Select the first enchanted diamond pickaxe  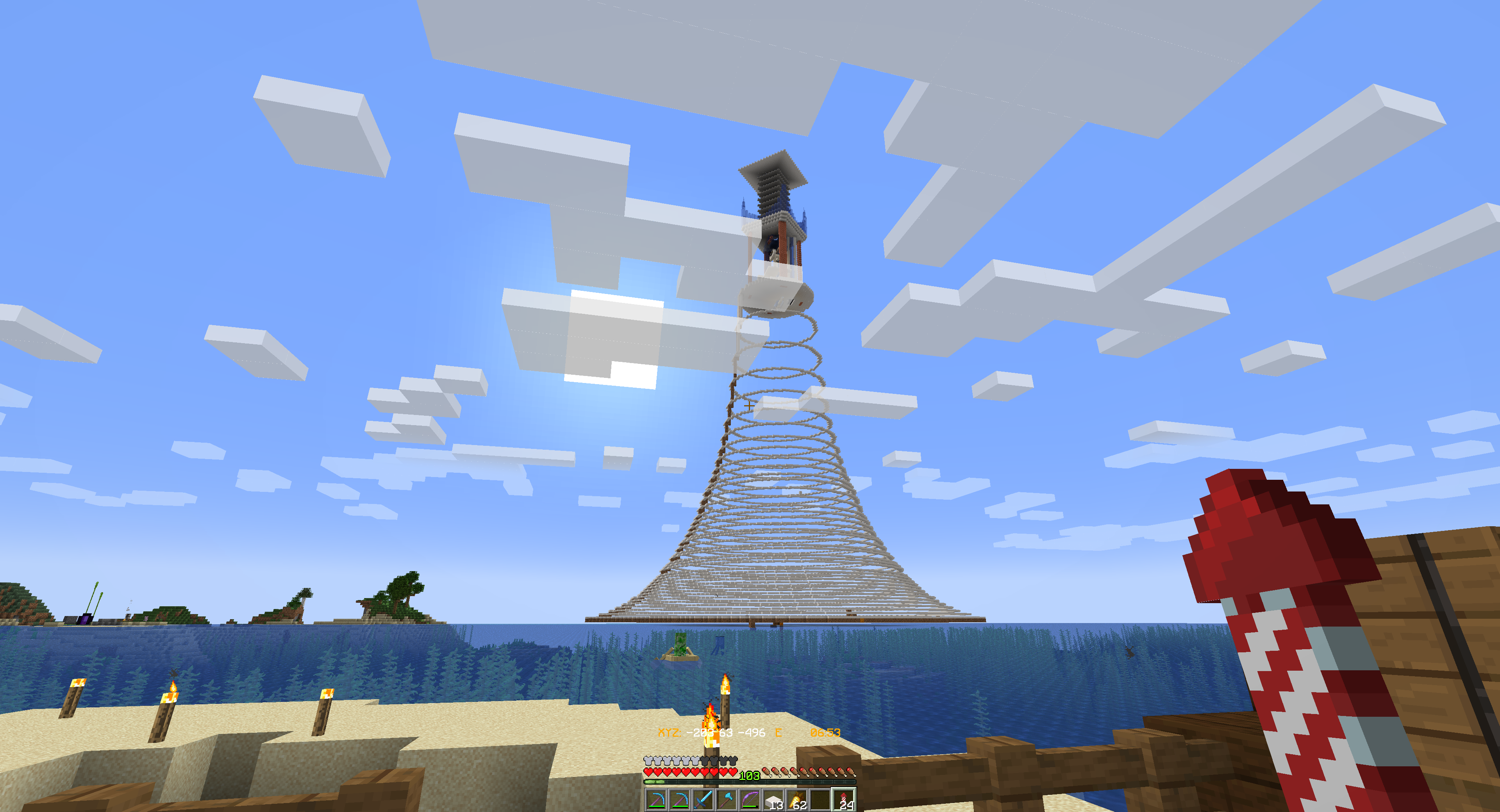[x=657, y=800]
